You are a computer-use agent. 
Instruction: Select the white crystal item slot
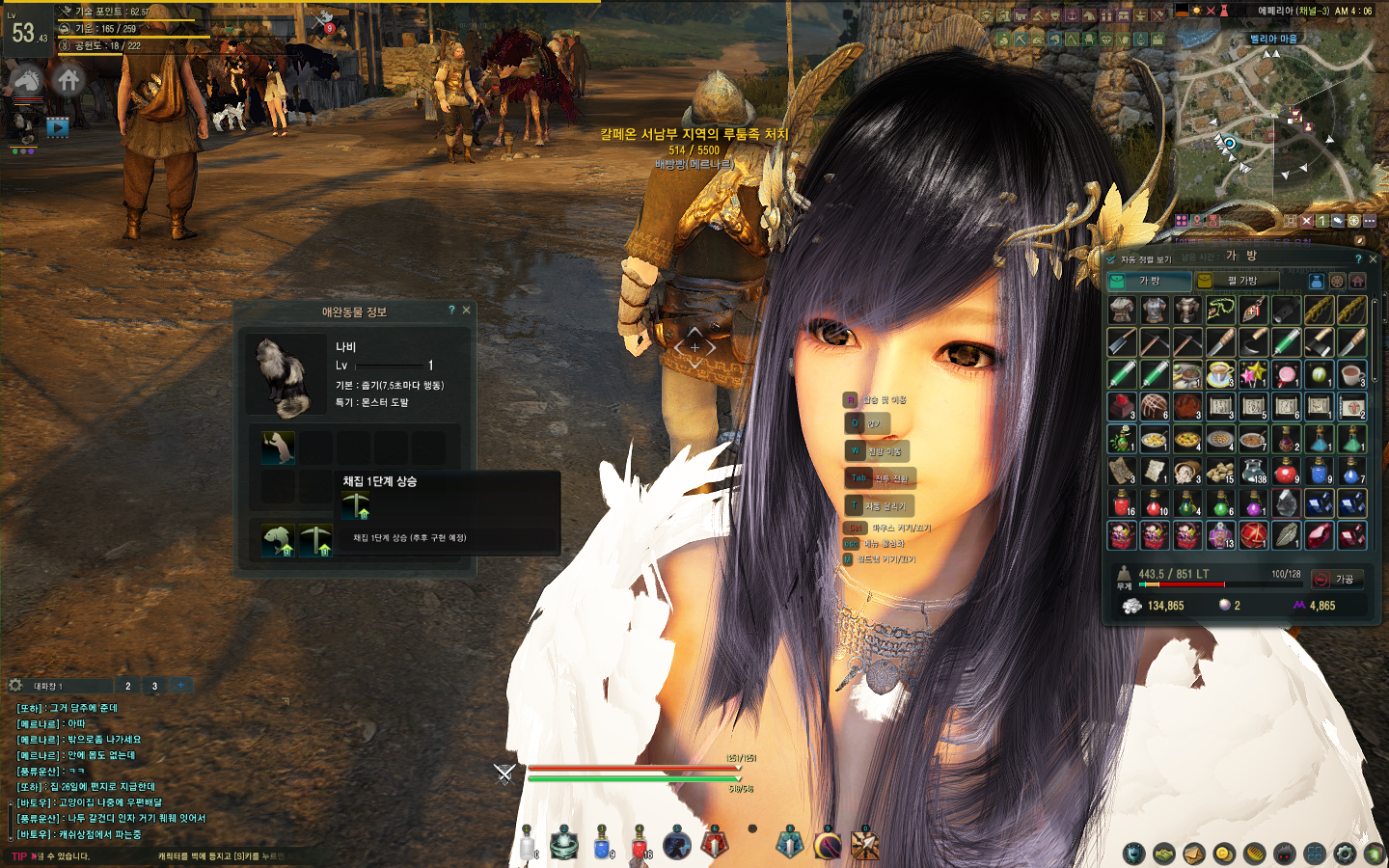point(1286,503)
